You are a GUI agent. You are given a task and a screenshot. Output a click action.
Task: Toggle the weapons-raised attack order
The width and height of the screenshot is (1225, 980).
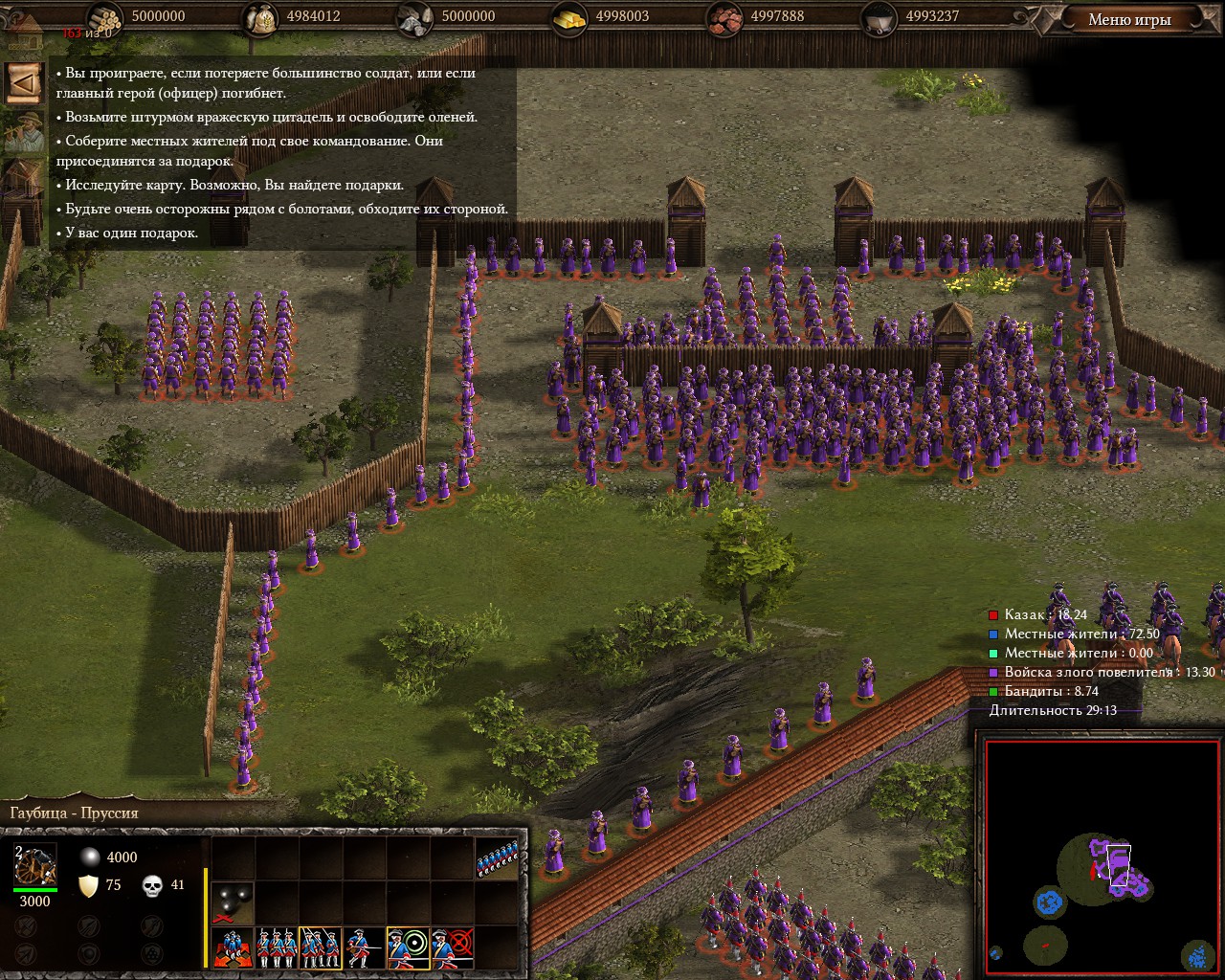click(x=320, y=947)
